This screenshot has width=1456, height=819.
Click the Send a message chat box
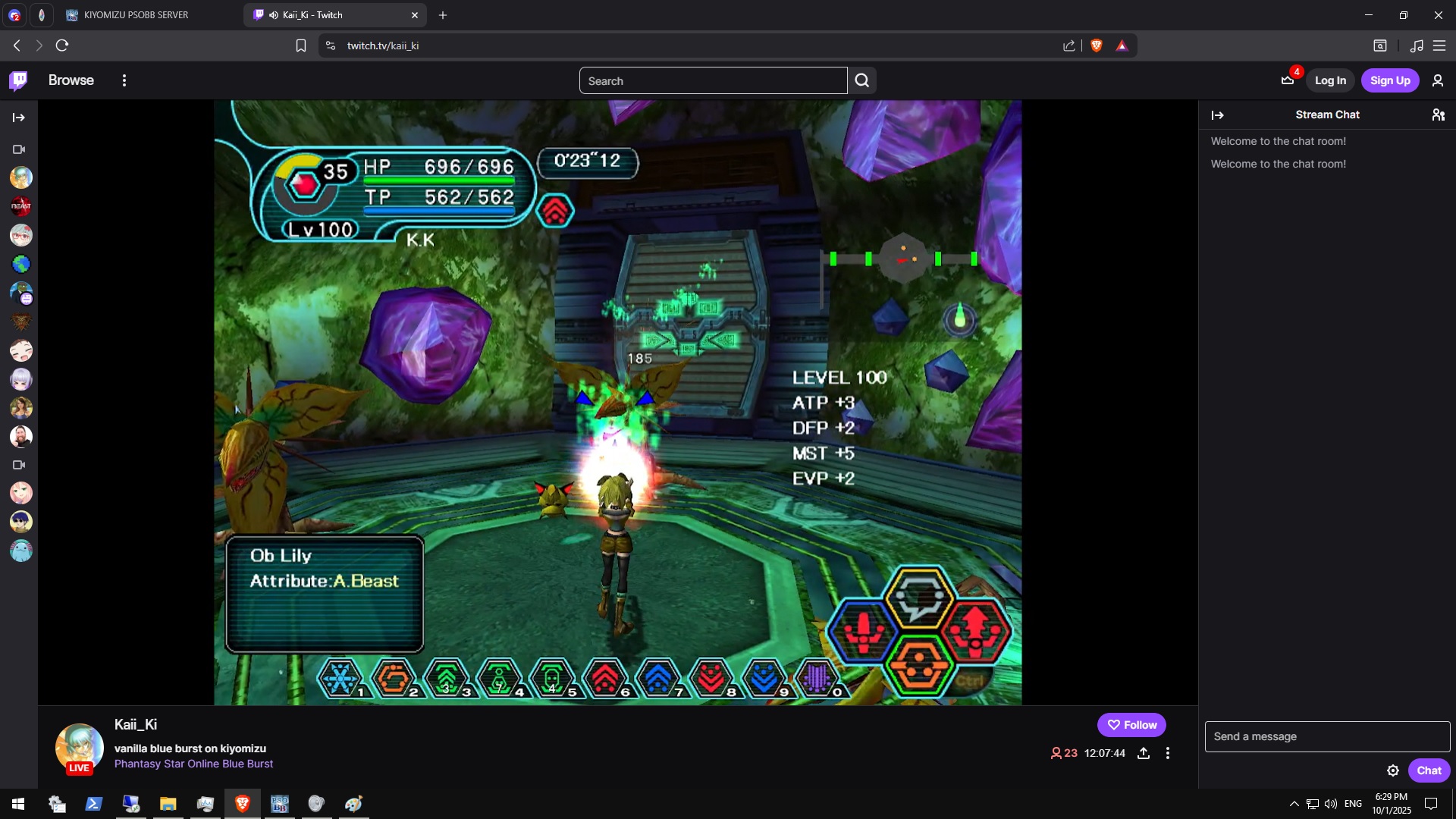(x=1327, y=736)
